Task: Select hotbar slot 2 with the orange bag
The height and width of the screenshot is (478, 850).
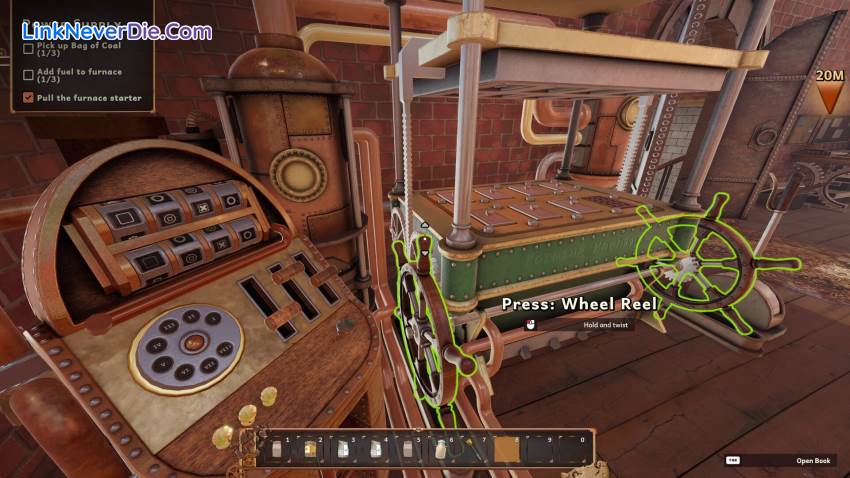Action: pyautogui.click(x=309, y=450)
